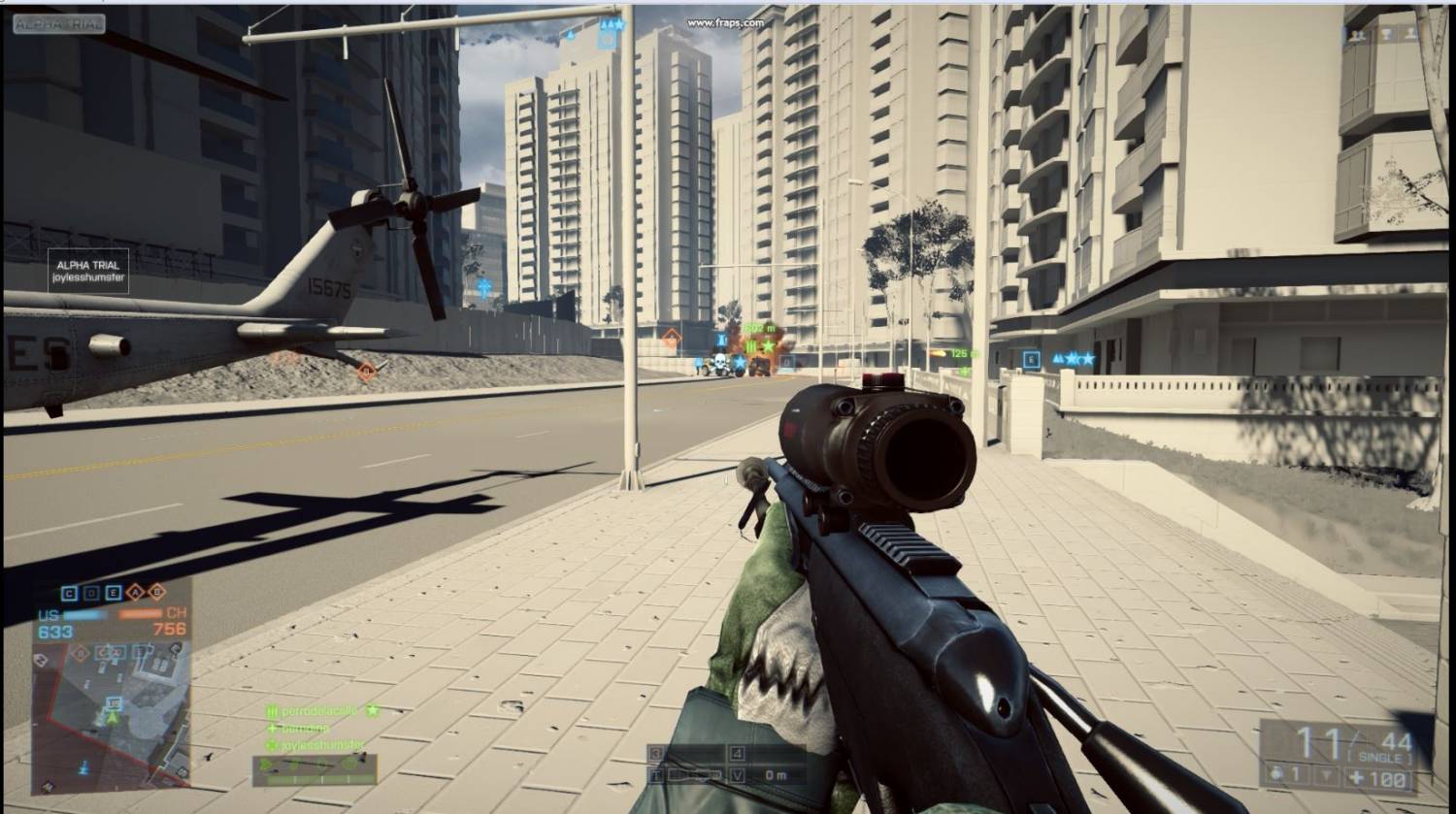Select the C flag objective indicator

69,593
